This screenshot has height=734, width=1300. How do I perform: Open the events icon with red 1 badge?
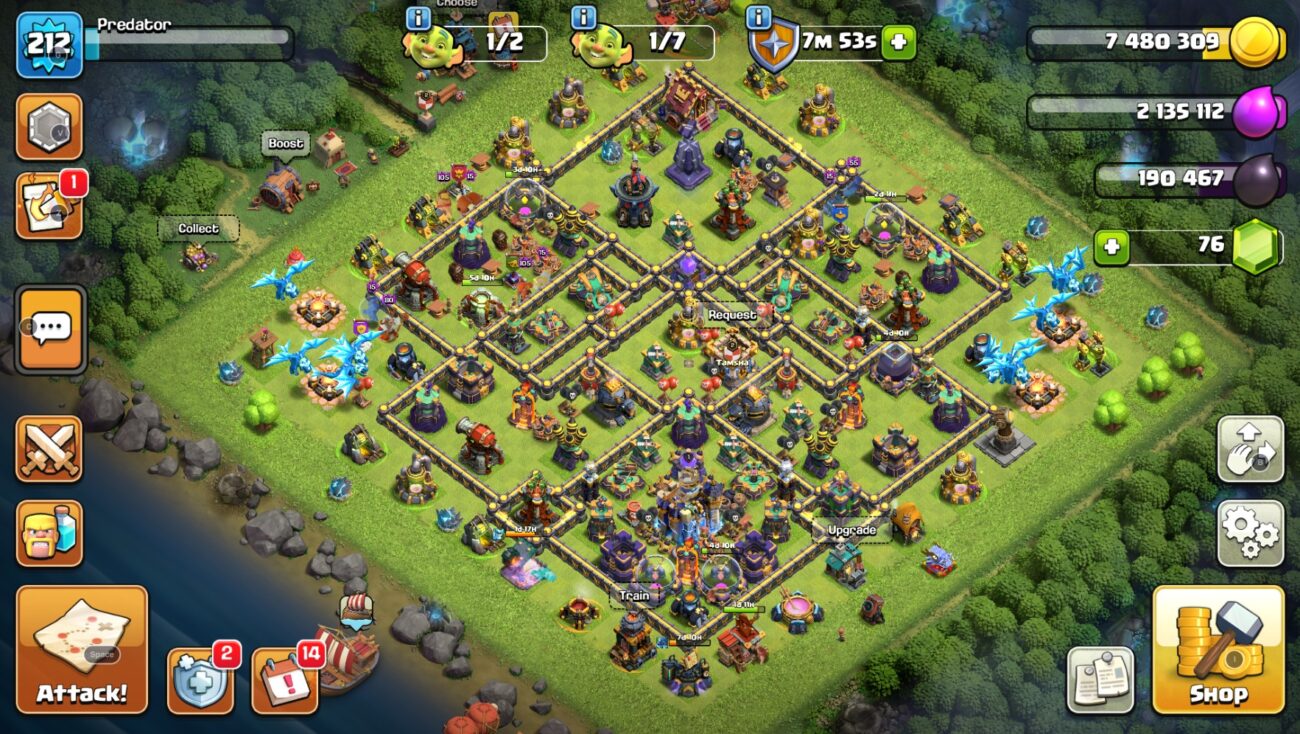[49, 207]
